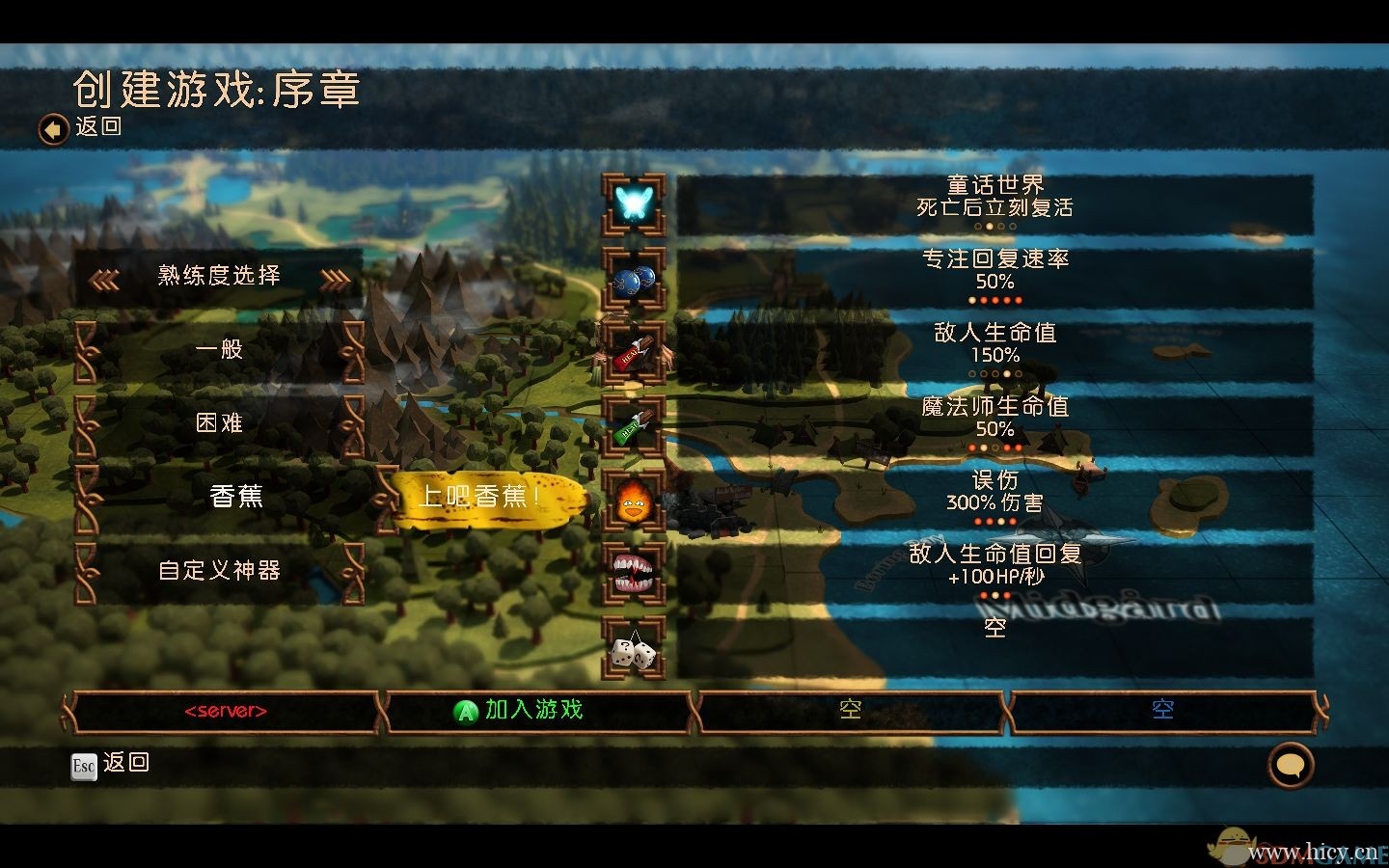Open chat via the speech bubble icon
Screen dimensions: 1389x868
[1290, 764]
